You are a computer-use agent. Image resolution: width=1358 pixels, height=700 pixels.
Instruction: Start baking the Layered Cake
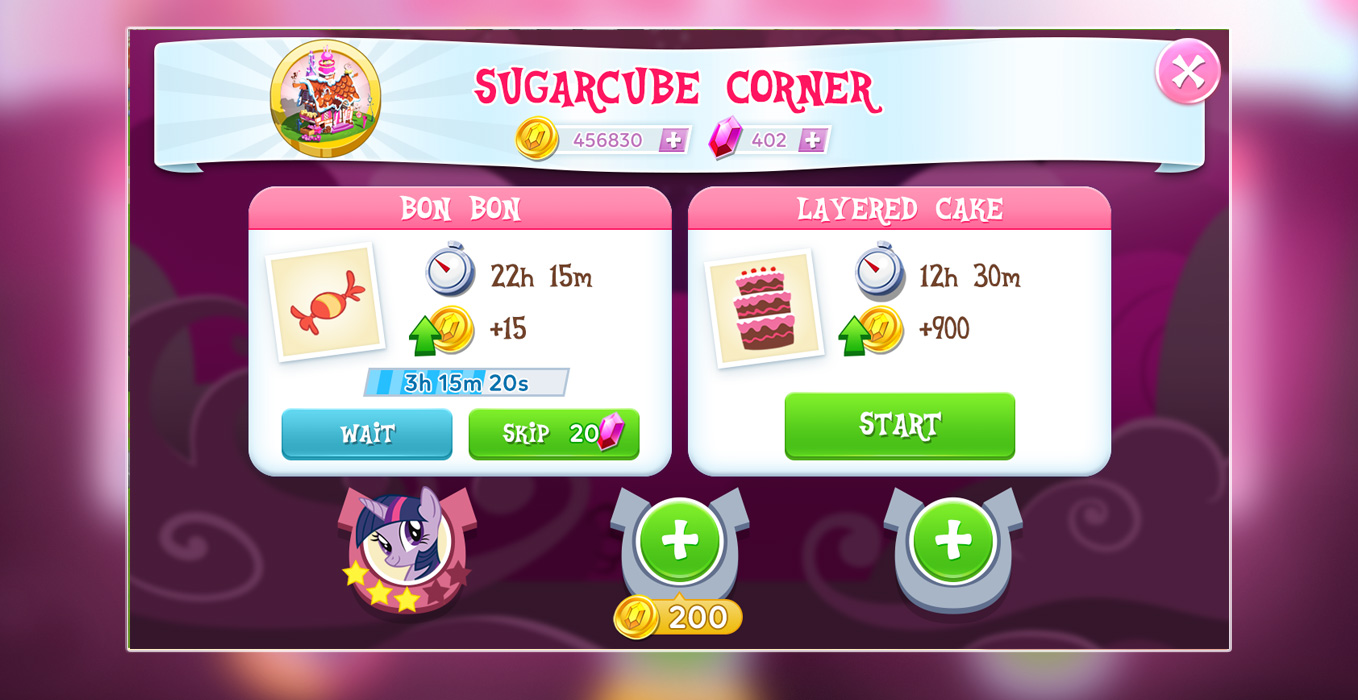899,425
